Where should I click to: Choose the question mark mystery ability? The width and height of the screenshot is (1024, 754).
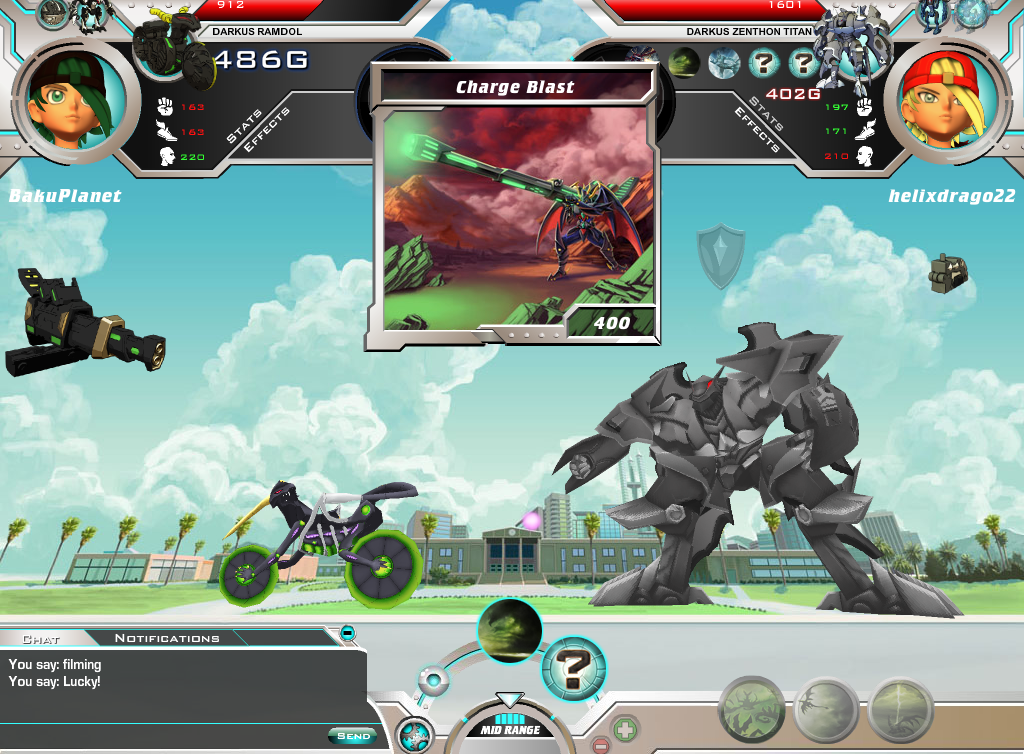[574, 667]
